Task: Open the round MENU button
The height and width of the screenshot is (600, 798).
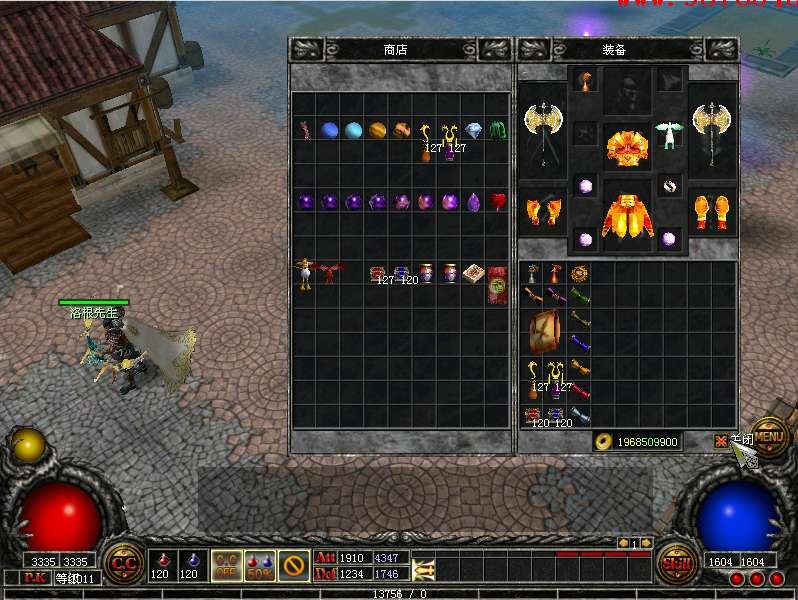Action: point(769,436)
